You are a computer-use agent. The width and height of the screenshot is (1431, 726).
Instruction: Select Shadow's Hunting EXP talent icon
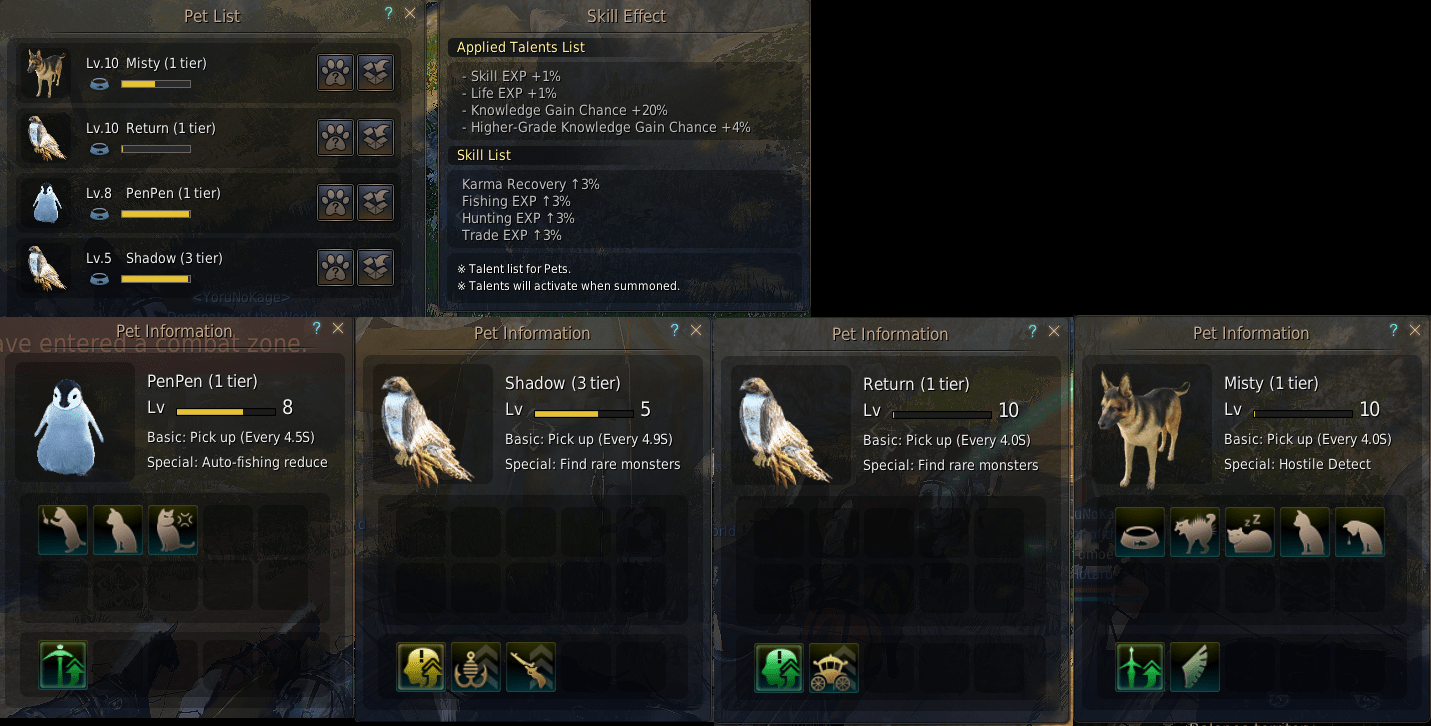click(531, 666)
